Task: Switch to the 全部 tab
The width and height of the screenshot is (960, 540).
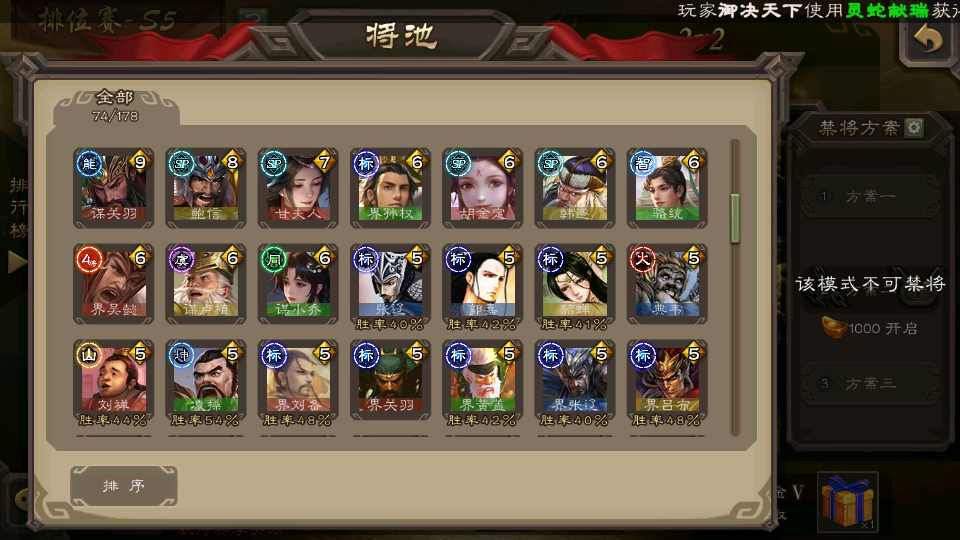Action: coord(115,104)
